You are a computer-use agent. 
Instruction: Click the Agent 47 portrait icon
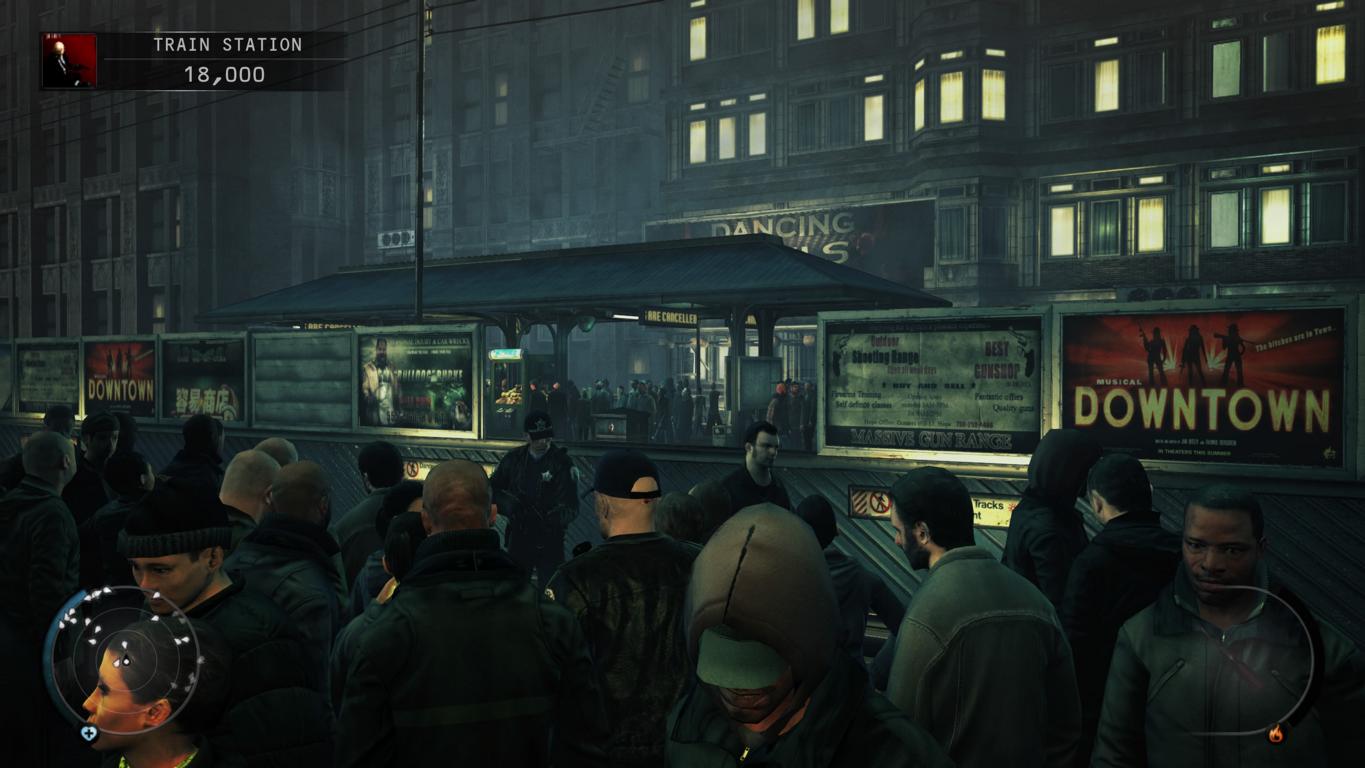(69, 61)
